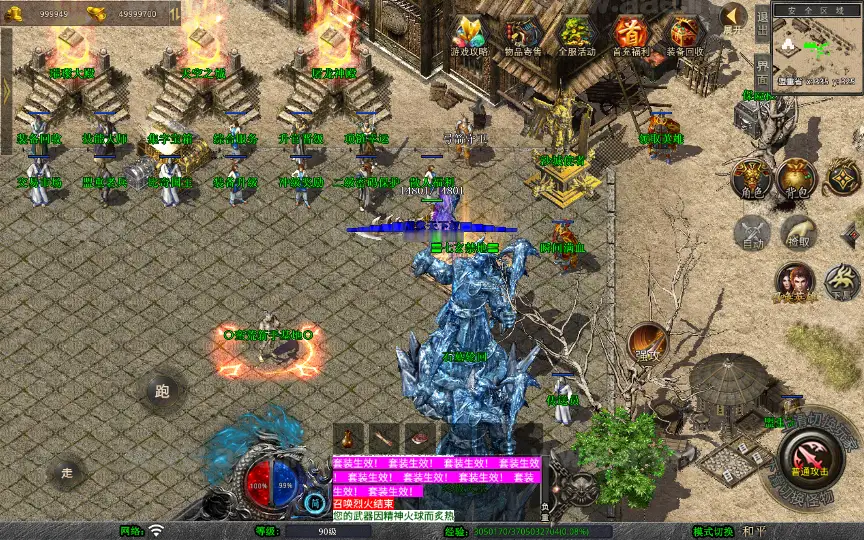Claim the 首充福利 first-recharge bonus
This screenshot has height=540, width=864.
tap(630, 36)
